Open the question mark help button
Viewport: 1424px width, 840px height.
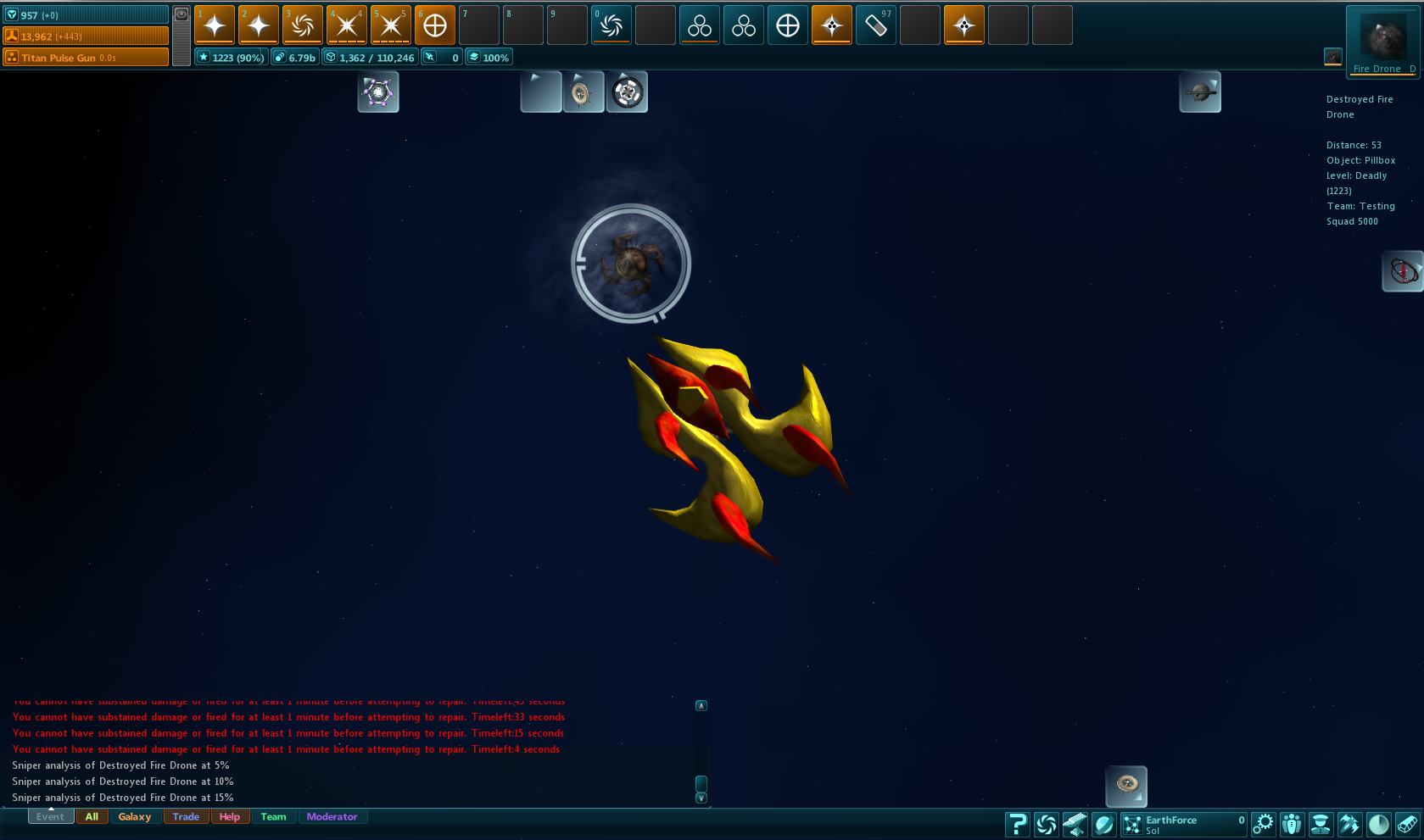tap(1017, 824)
